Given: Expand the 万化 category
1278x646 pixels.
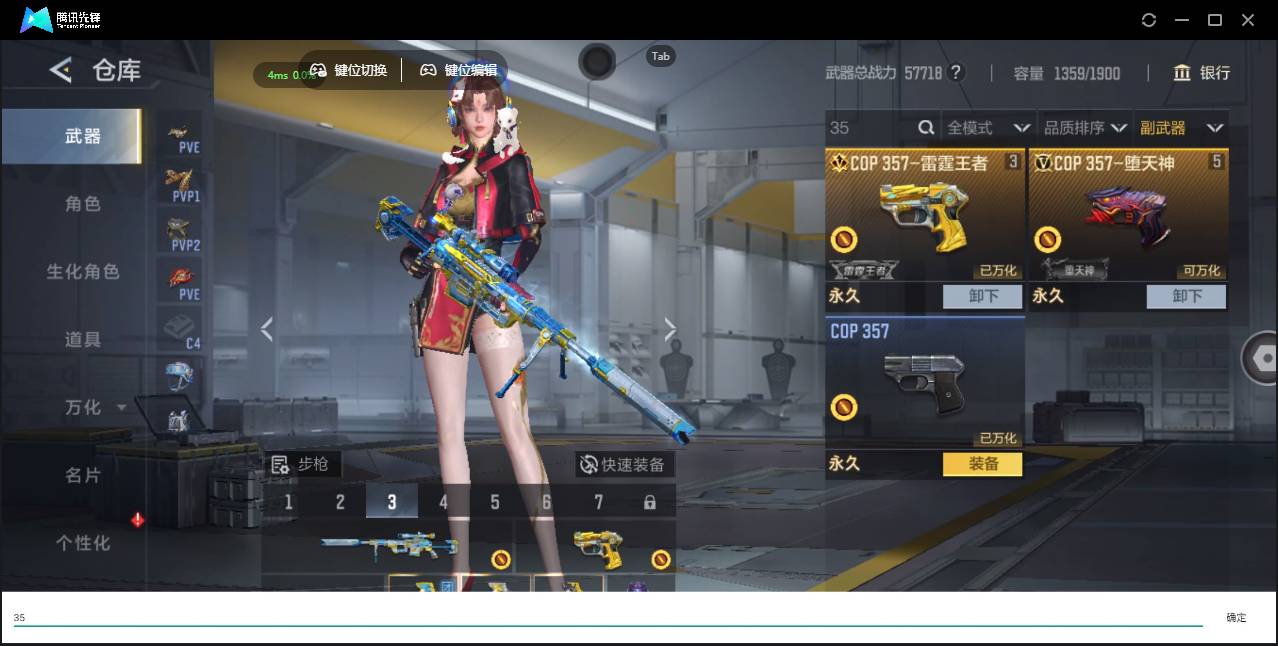Looking at the screenshot, I should point(95,408).
